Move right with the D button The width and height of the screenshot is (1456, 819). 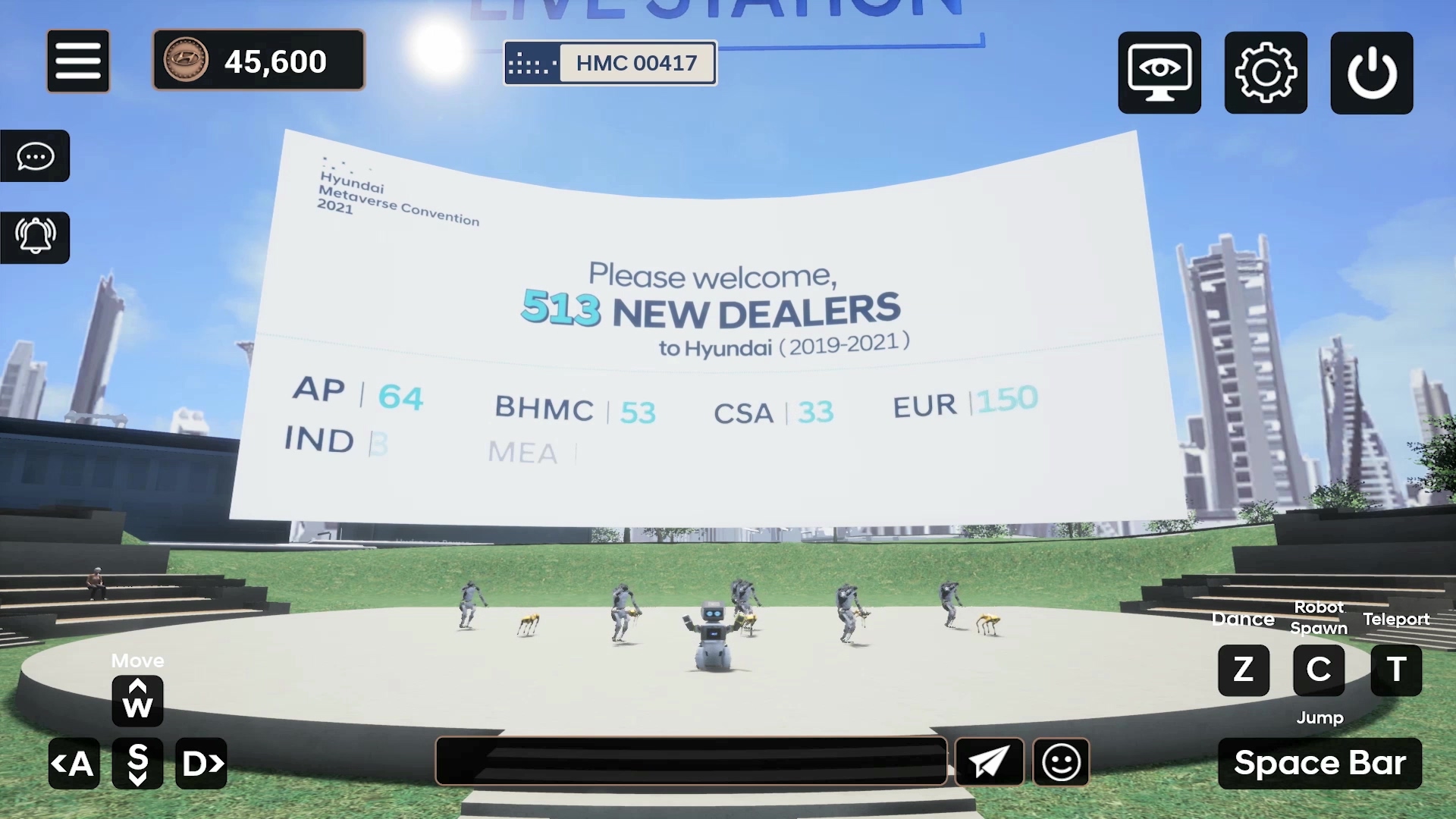[202, 763]
